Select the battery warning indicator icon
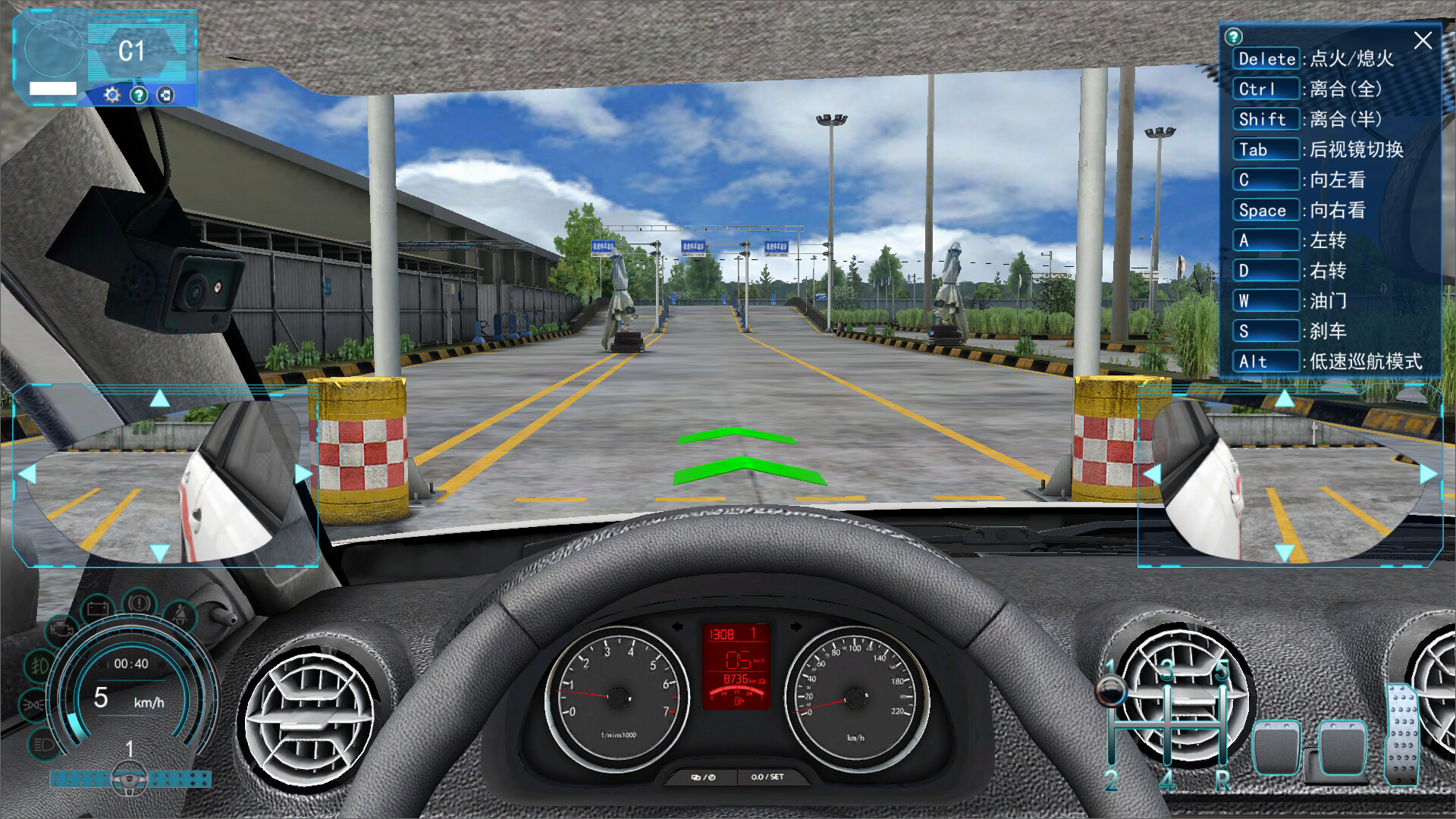Screen dimensions: 1456x819 pyautogui.click(x=99, y=607)
